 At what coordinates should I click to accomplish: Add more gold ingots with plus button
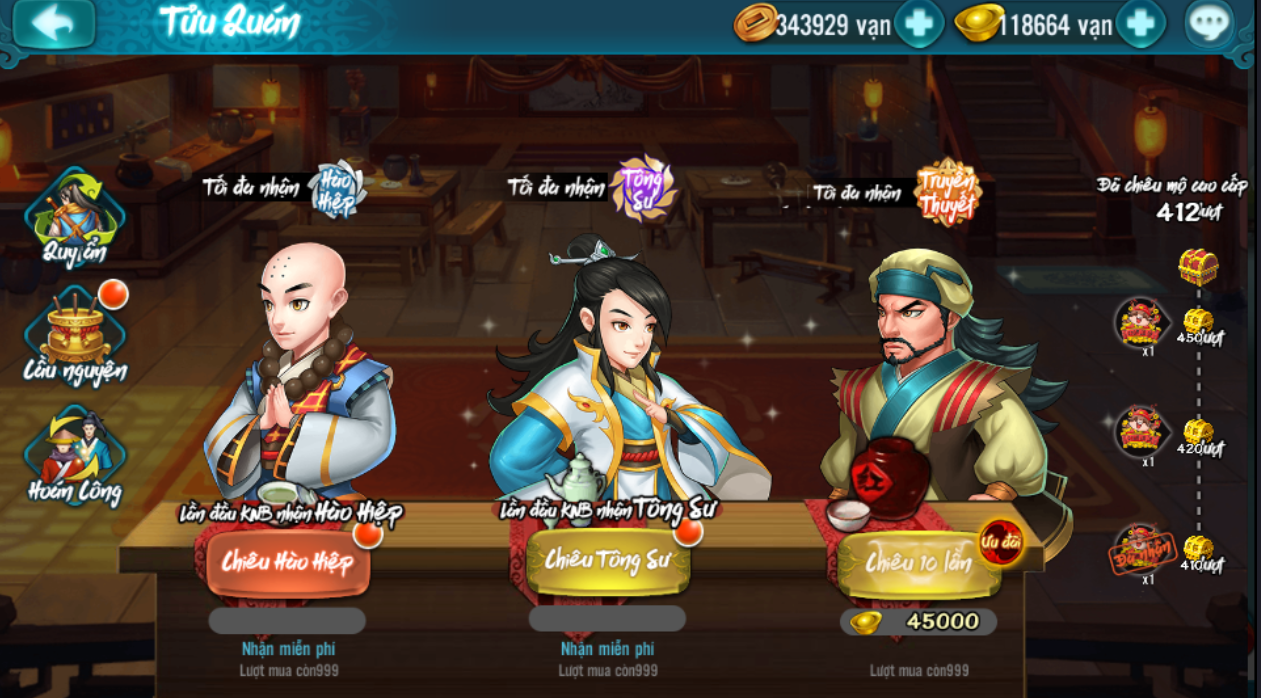1140,24
